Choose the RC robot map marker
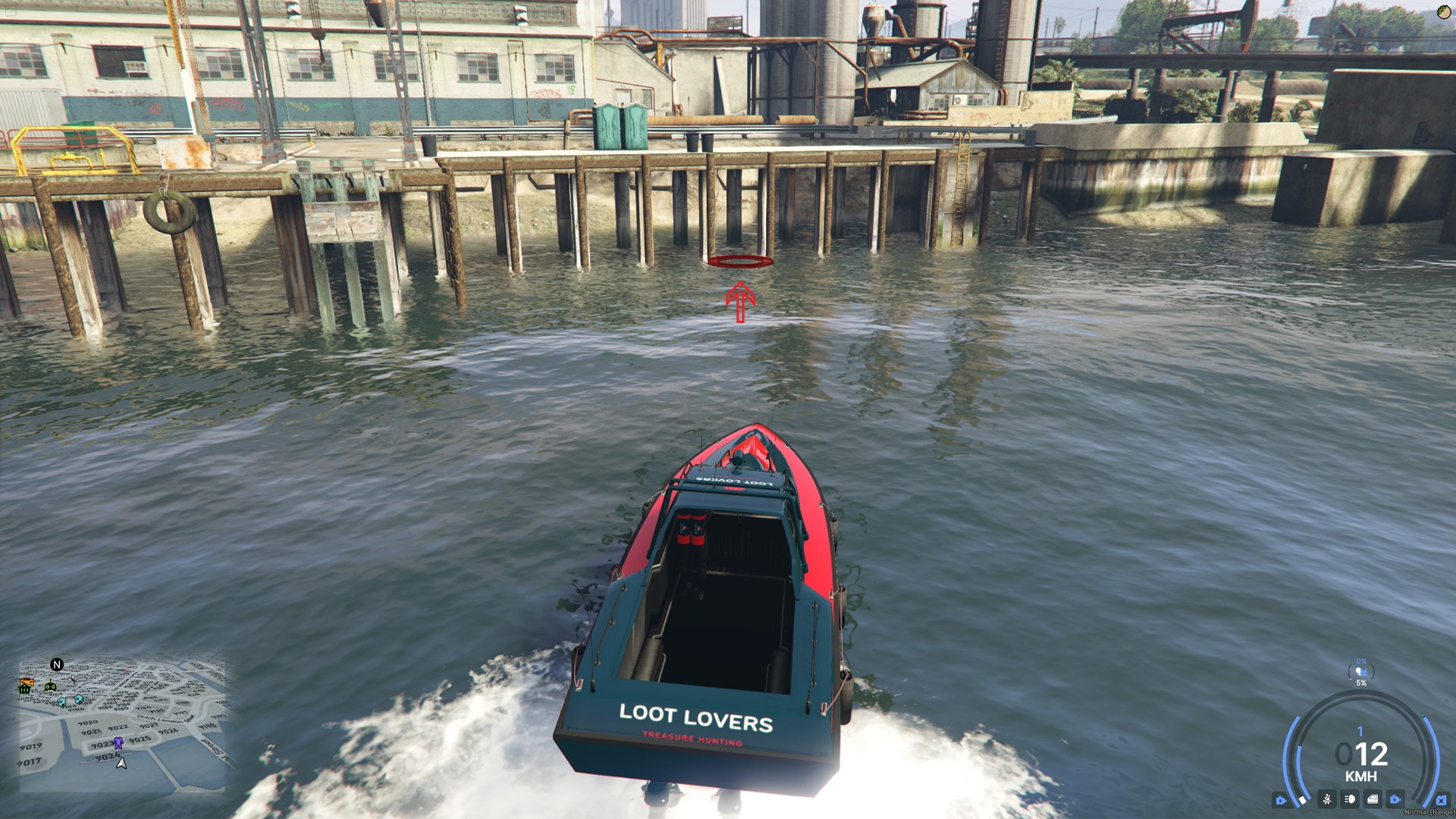1456x819 pixels. (x=50, y=686)
